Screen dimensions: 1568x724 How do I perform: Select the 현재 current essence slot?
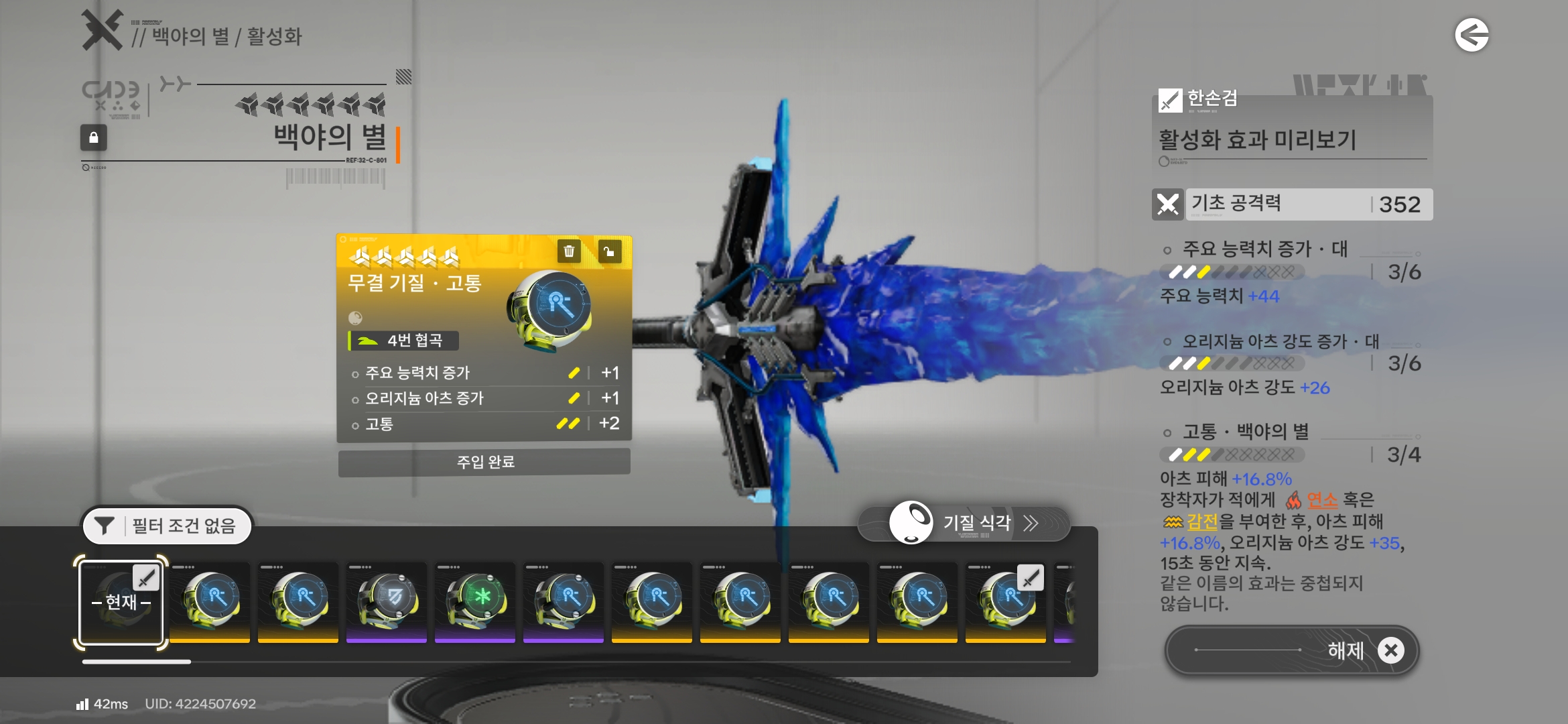[121, 601]
